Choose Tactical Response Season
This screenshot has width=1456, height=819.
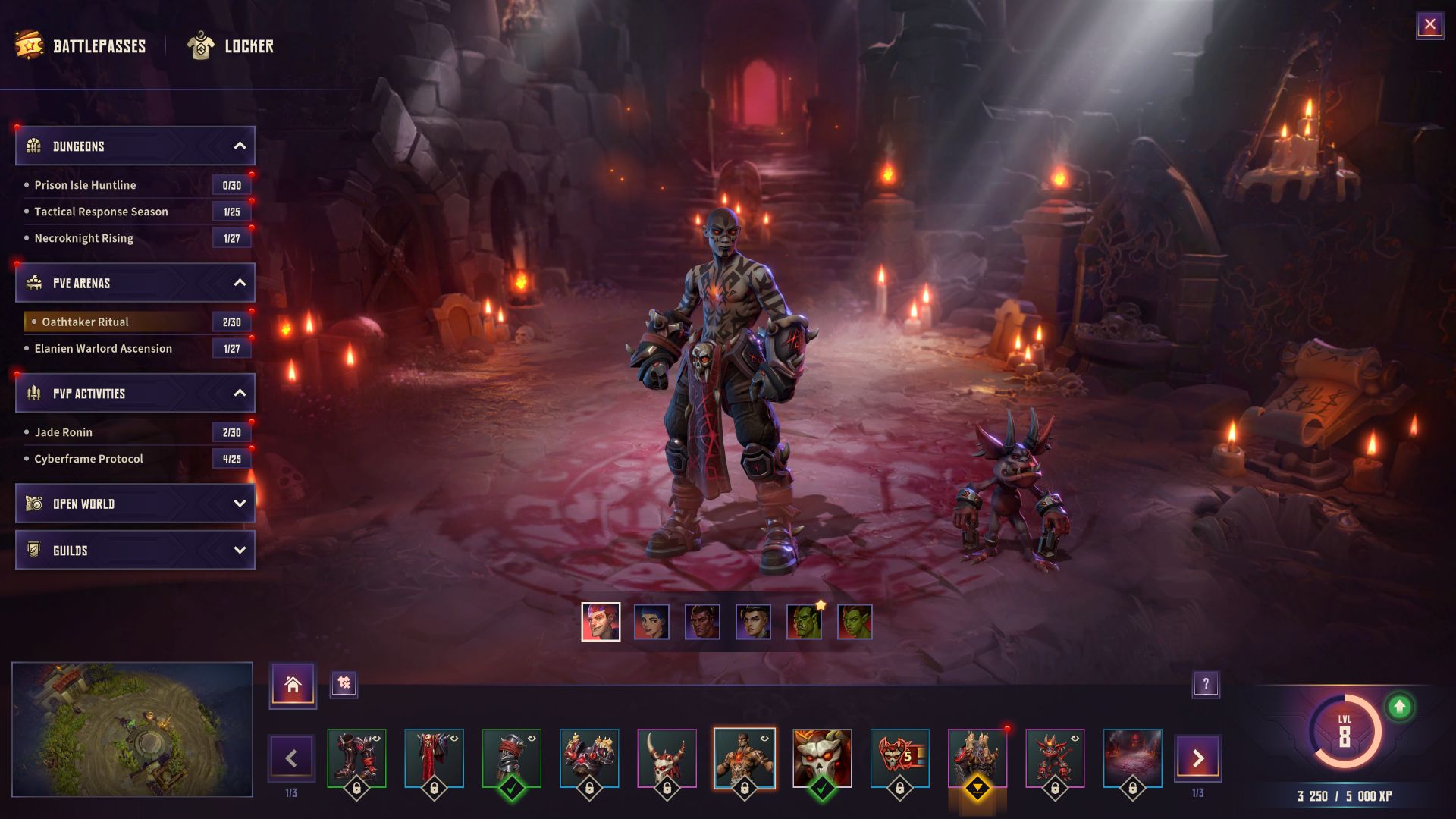point(101,212)
